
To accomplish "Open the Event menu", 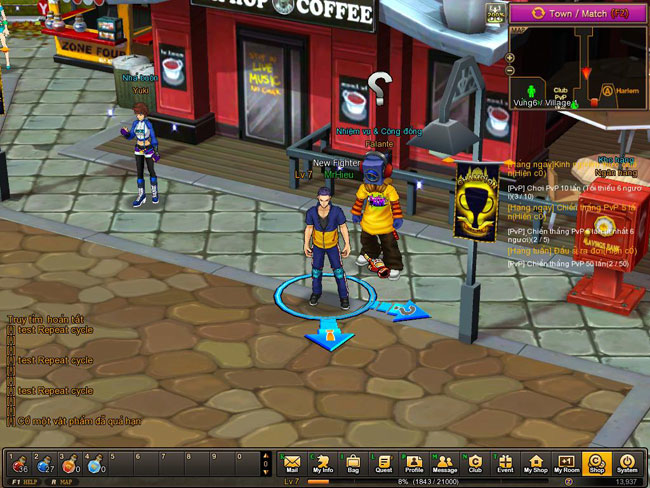I will coord(505,464).
